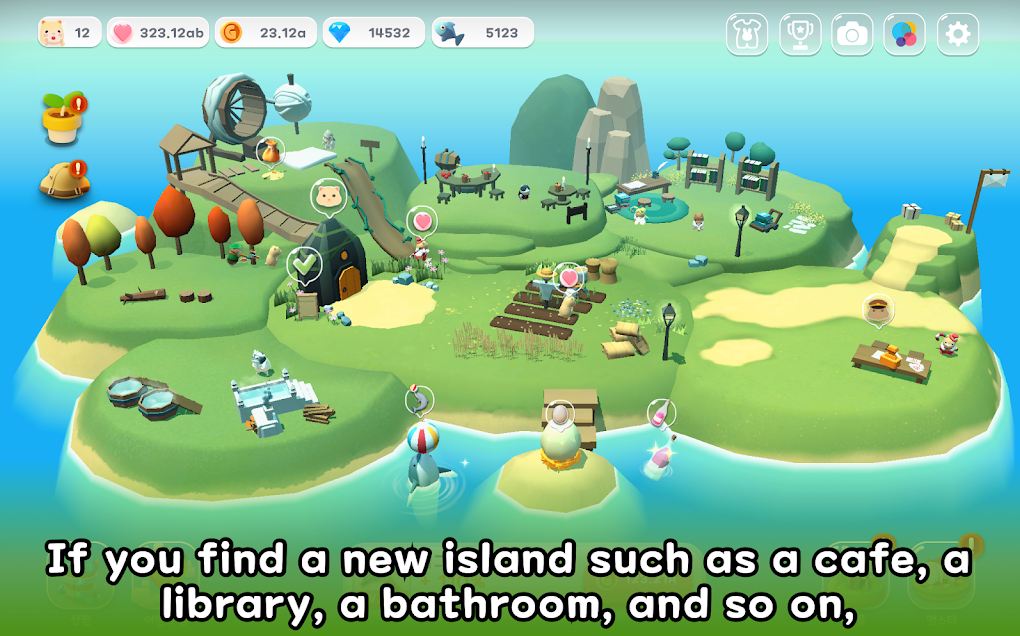1020x636 pixels.
Task: Collect the green checkmark bubble
Action: 303,265
